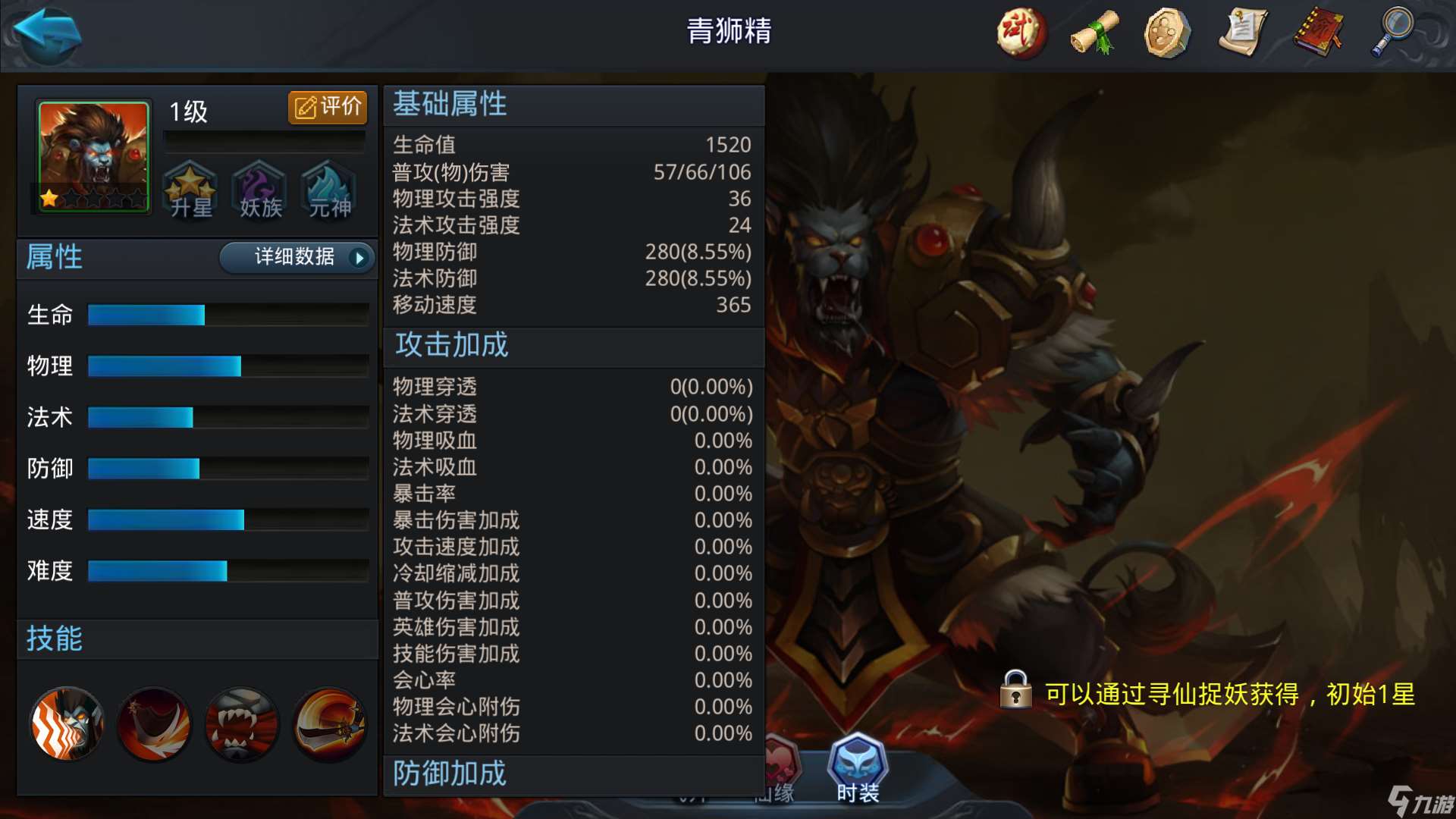This screenshot has height=819, width=1456.
Task: Select the first roaring lion skill icon
Action: tap(67, 726)
